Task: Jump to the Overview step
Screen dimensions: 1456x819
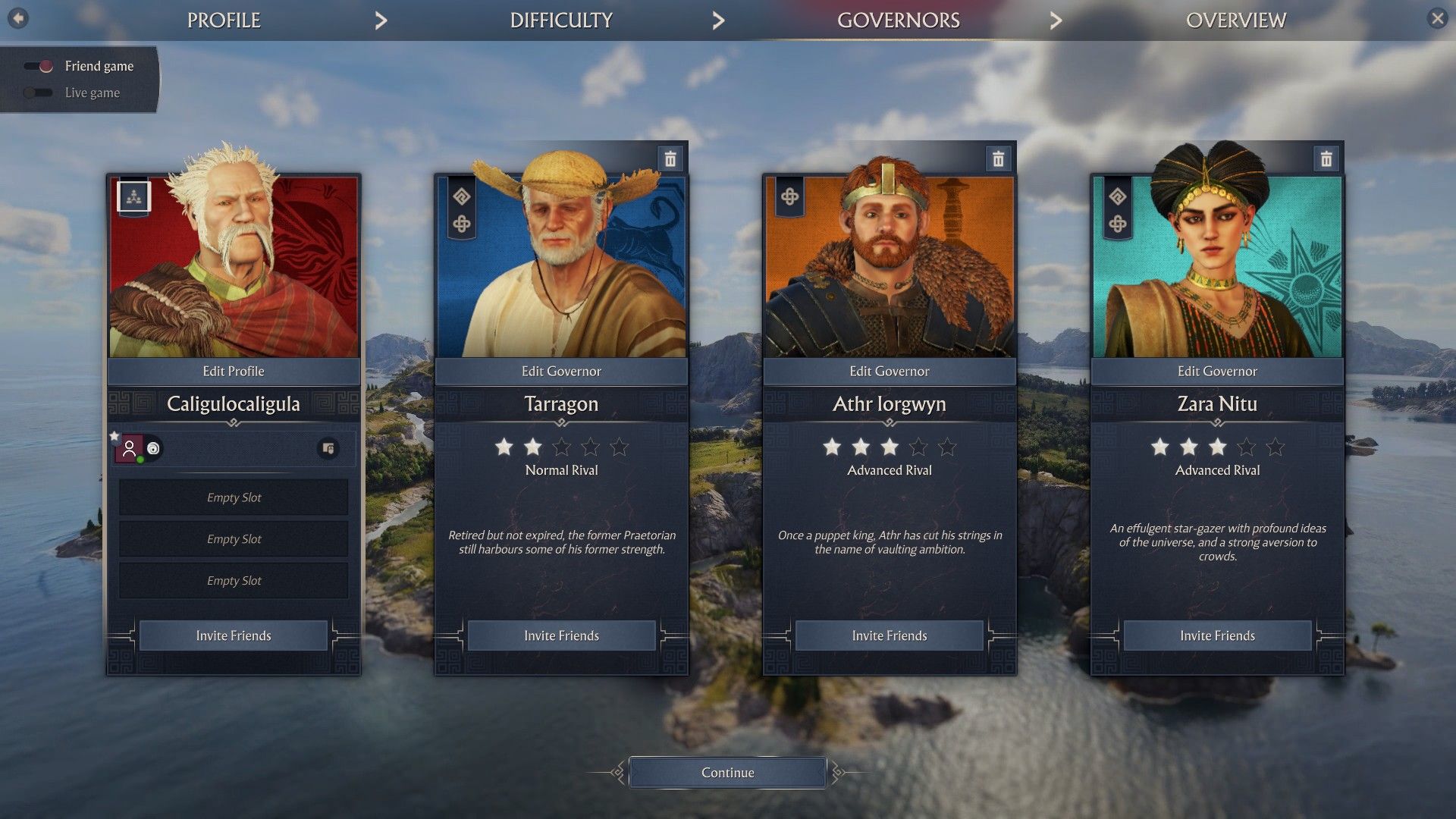Action: coord(1235,20)
